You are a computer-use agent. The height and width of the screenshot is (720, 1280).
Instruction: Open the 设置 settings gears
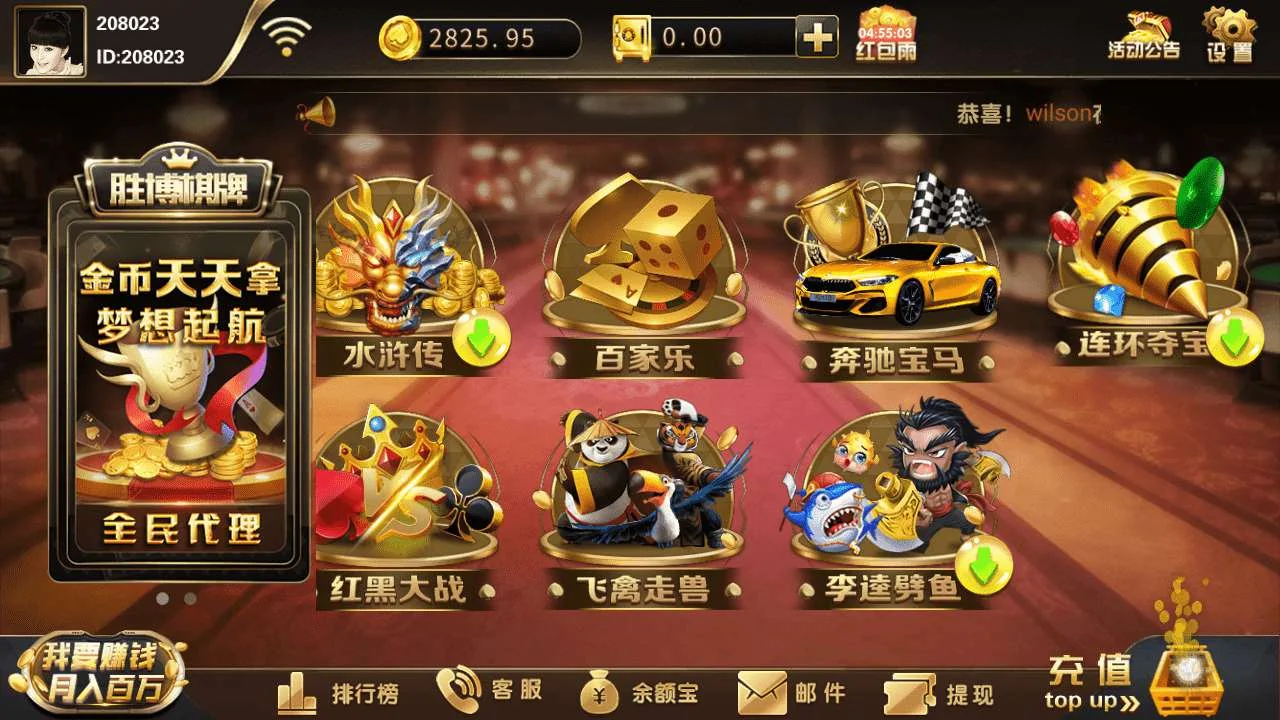[x=1229, y=35]
